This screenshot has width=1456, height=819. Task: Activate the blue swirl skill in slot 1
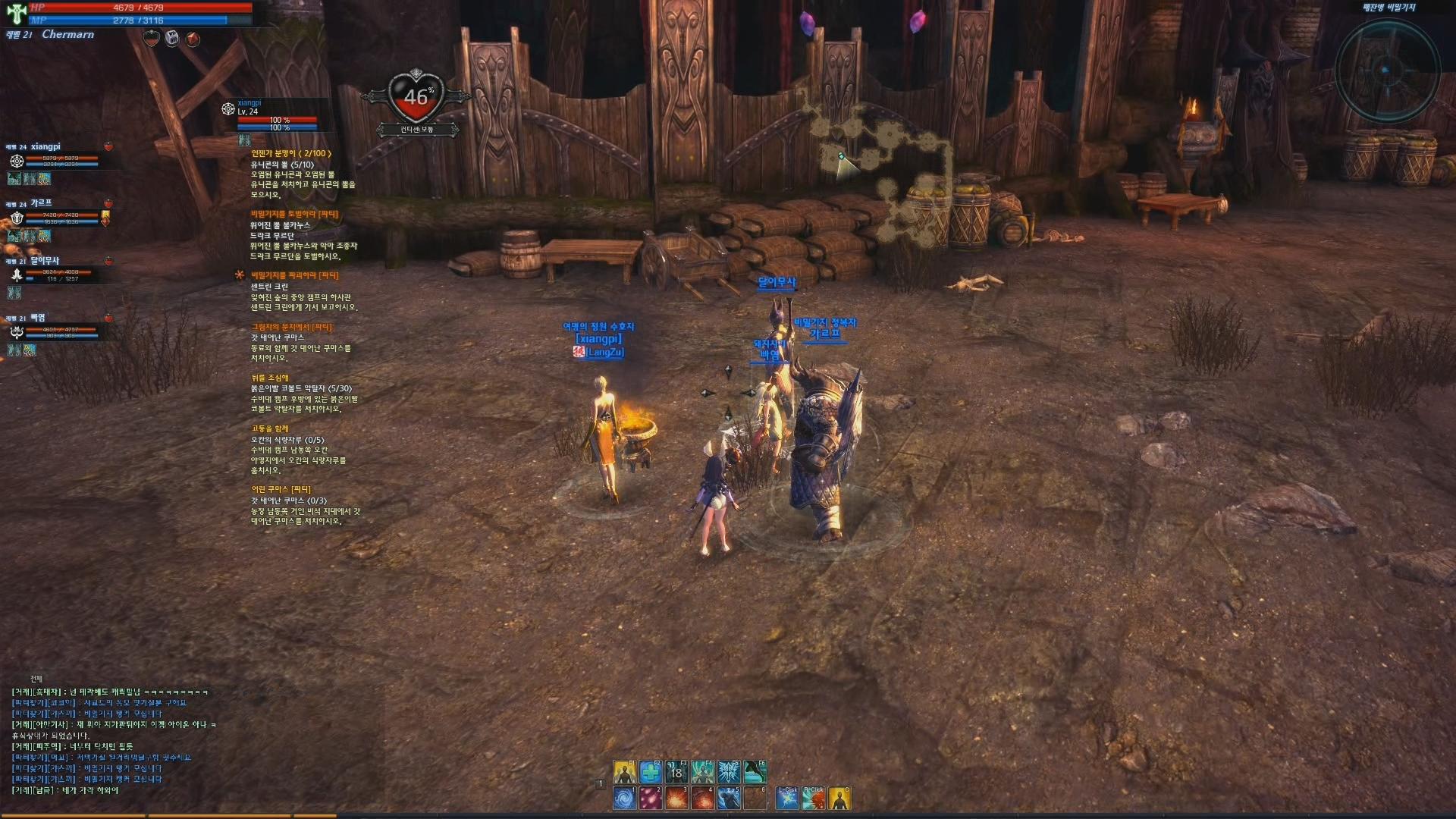coord(625,798)
